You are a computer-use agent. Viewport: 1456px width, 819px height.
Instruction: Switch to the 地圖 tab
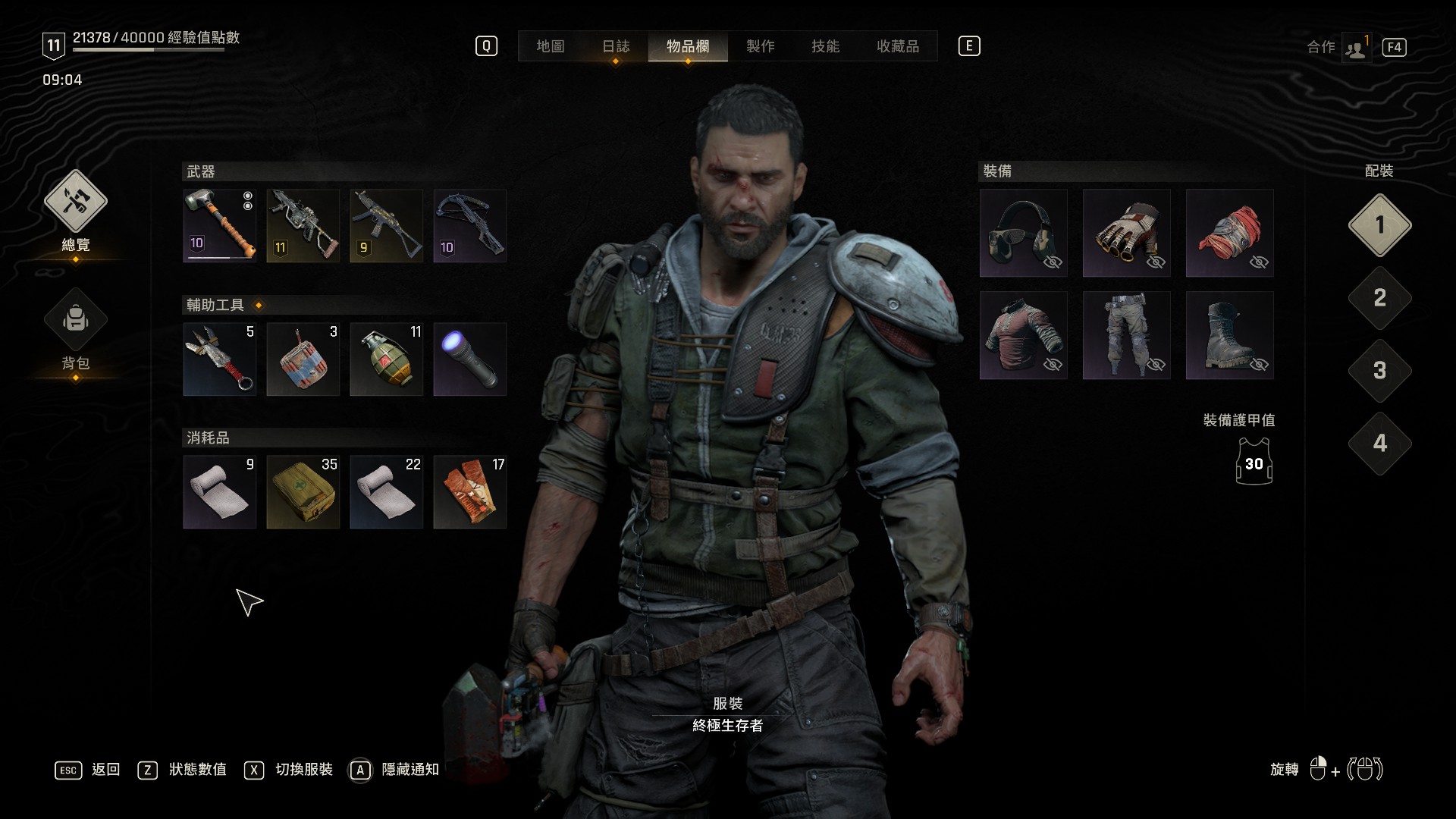pyautogui.click(x=550, y=46)
